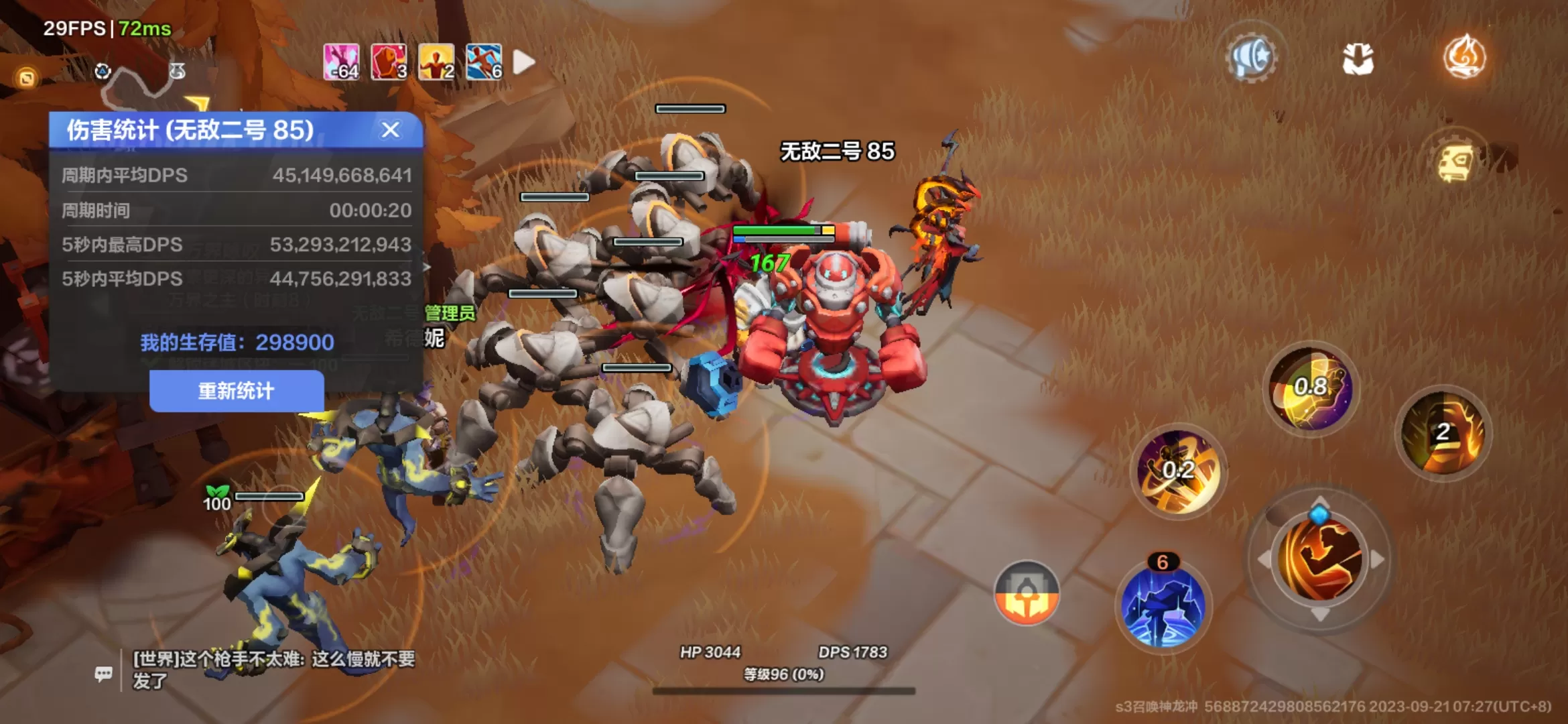Viewport: 1568px width, 724px height.
Task: Use the golden shield skill on 0.8 cooldown
Action: tap(1311, 389)
